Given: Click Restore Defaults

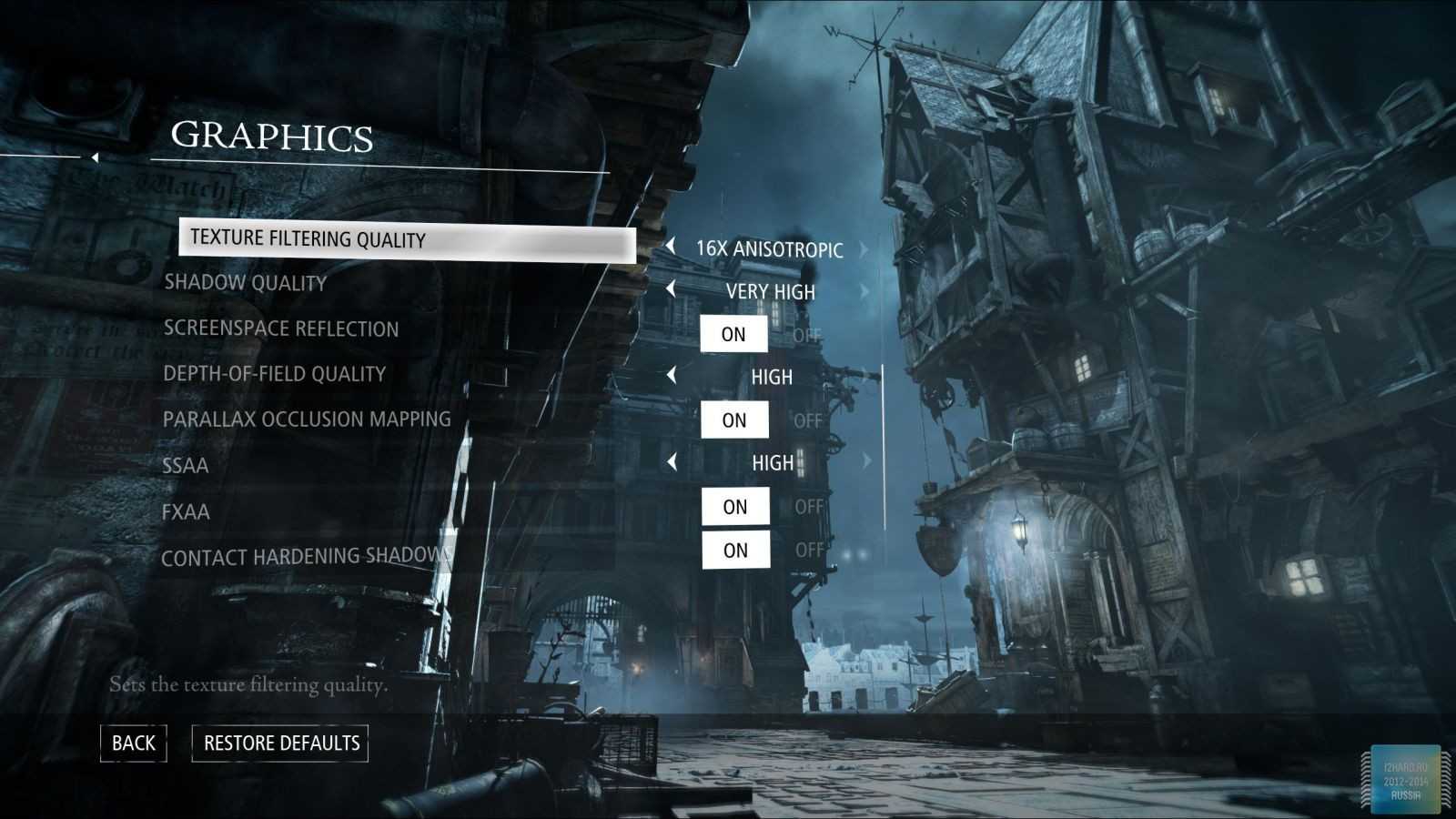Looking at the screenshot, I should (x=280, y=743).
